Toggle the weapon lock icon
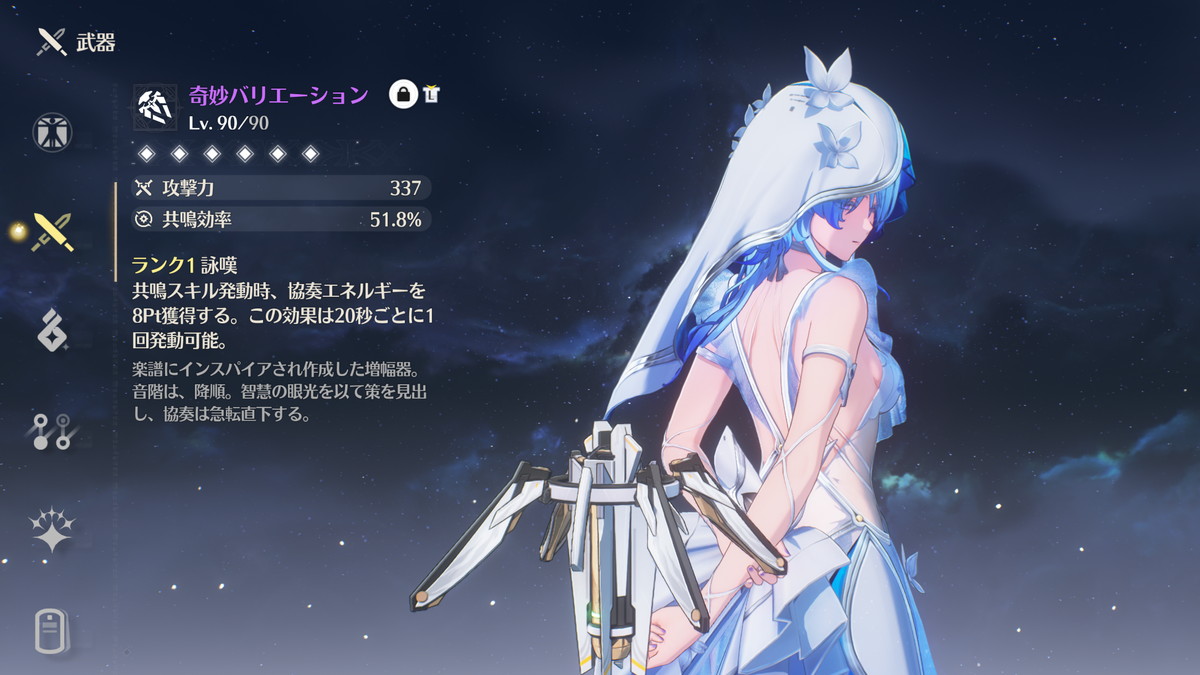 (x=403, y=95)
